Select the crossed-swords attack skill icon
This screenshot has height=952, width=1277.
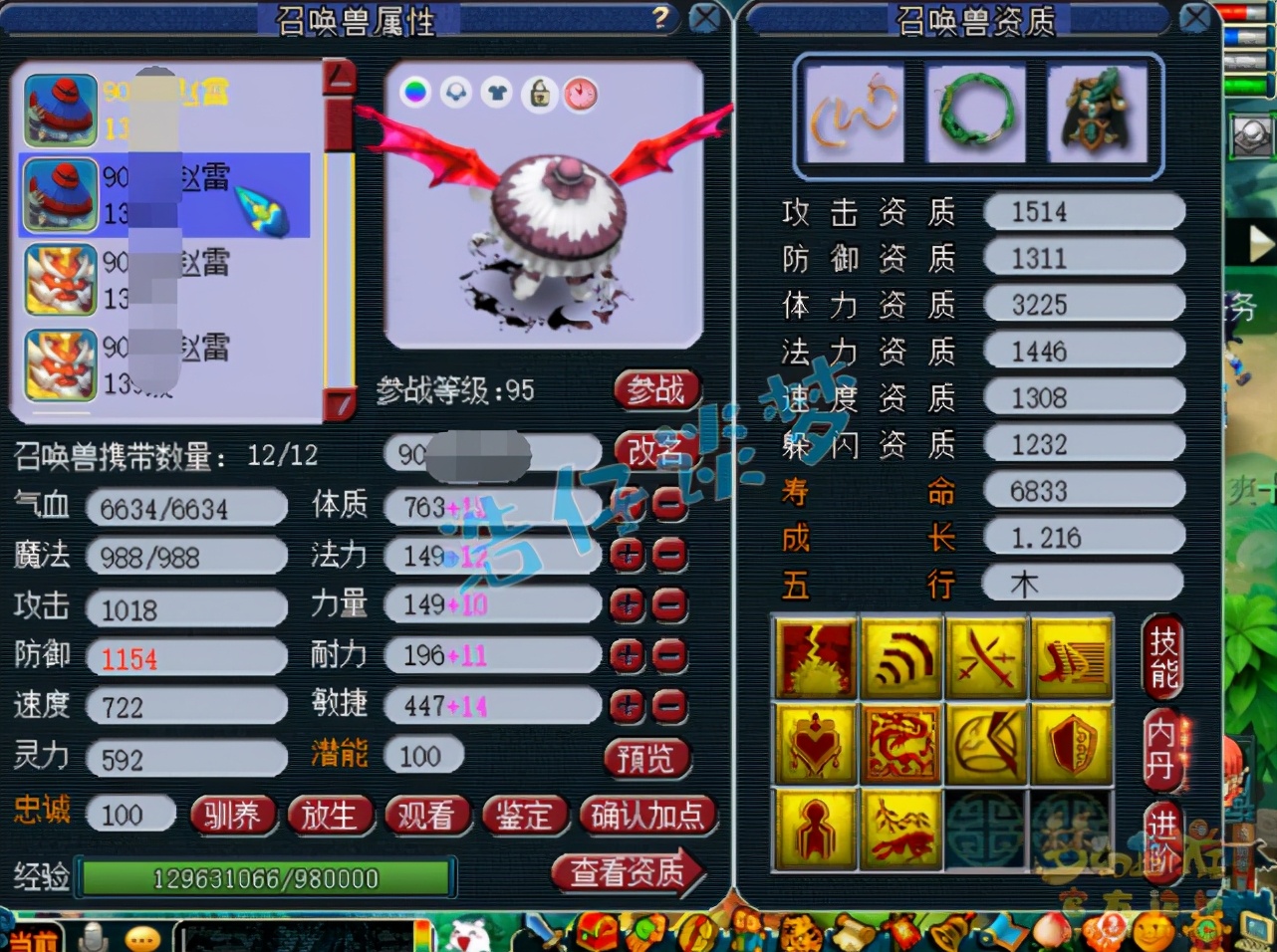tap(986, 657)
